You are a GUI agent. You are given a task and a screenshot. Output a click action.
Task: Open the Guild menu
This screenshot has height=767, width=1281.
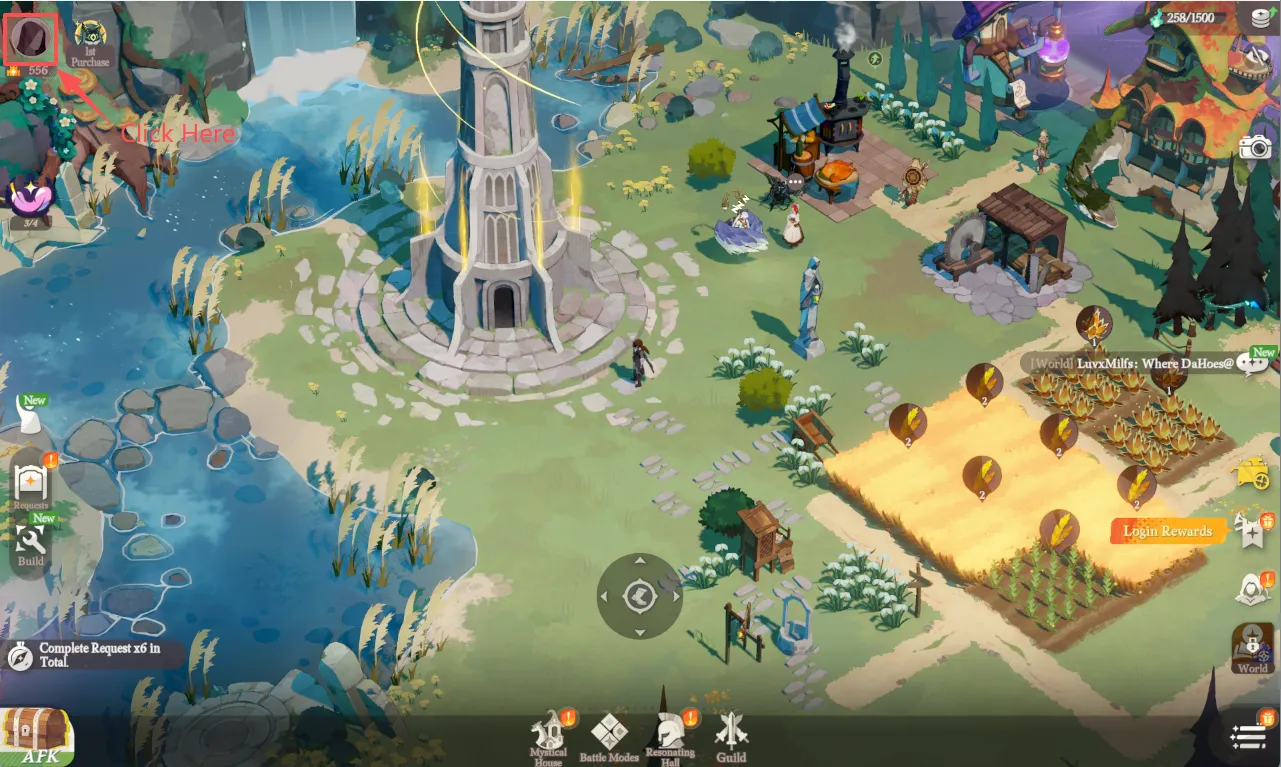pyautogui.click(x=731, y=738)
